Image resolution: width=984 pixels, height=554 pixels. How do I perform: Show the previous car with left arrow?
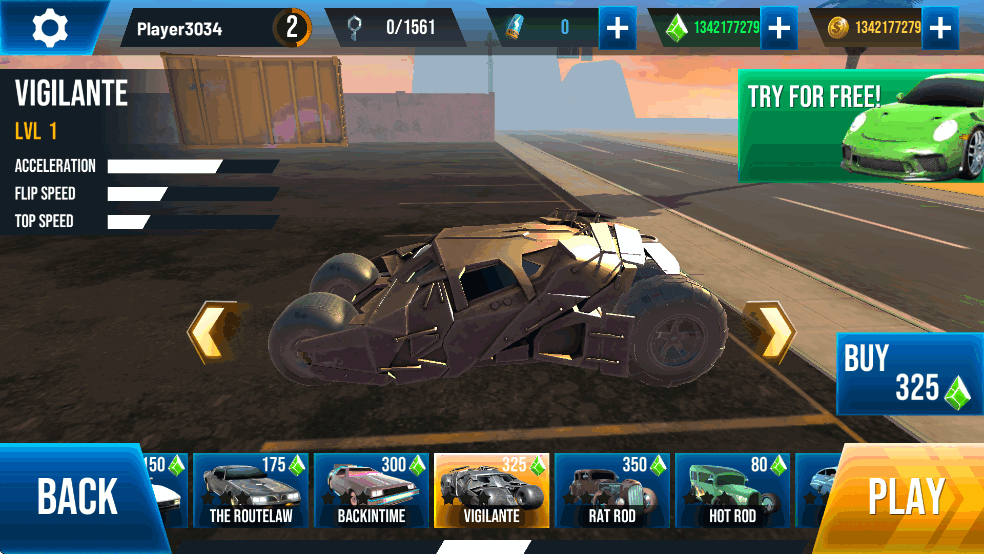click(213, 332)
